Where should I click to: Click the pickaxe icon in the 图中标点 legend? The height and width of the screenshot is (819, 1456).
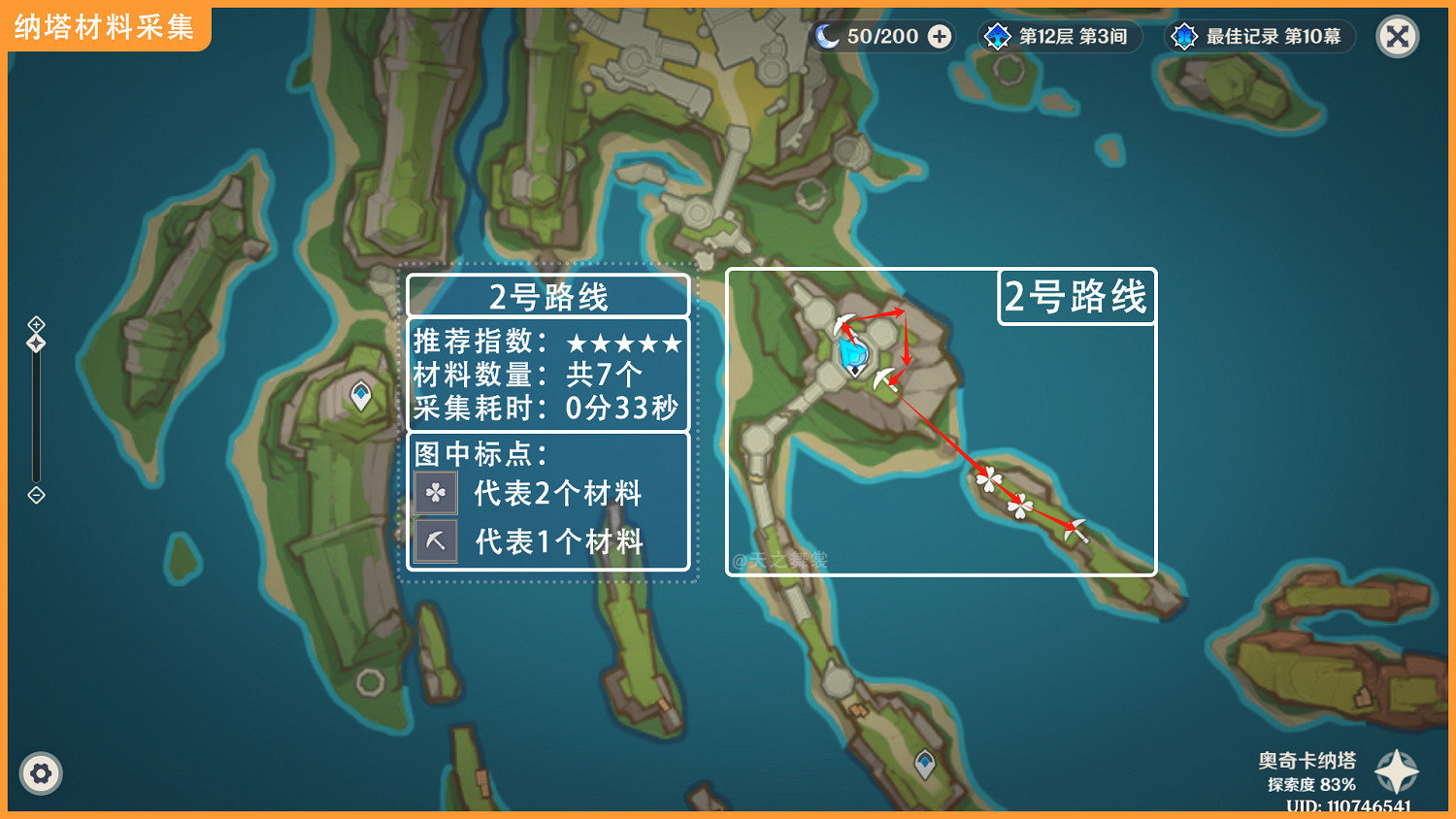(435, 541)
